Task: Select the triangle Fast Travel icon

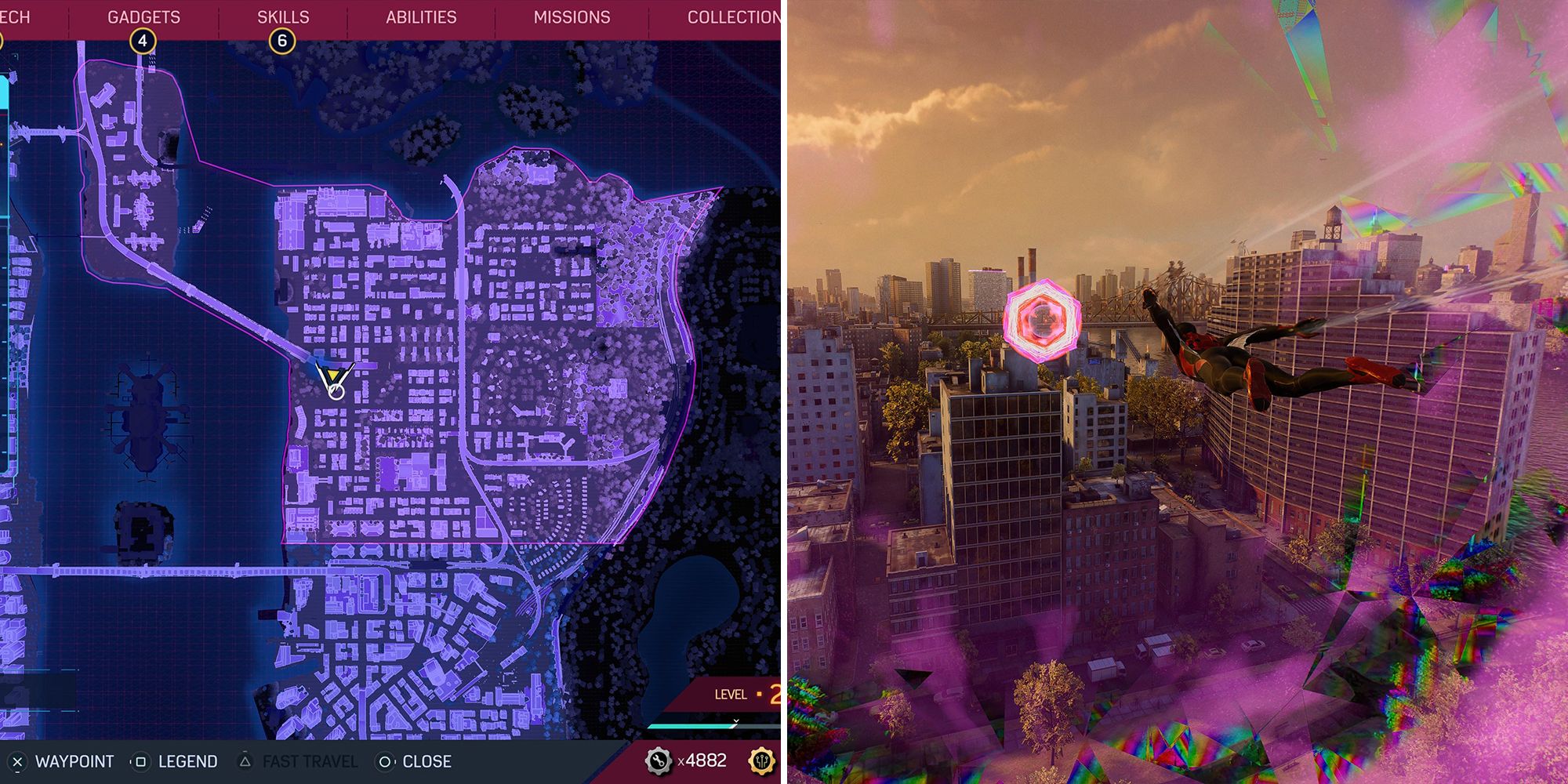Action: pyautogui.click(x=244, y=760)
